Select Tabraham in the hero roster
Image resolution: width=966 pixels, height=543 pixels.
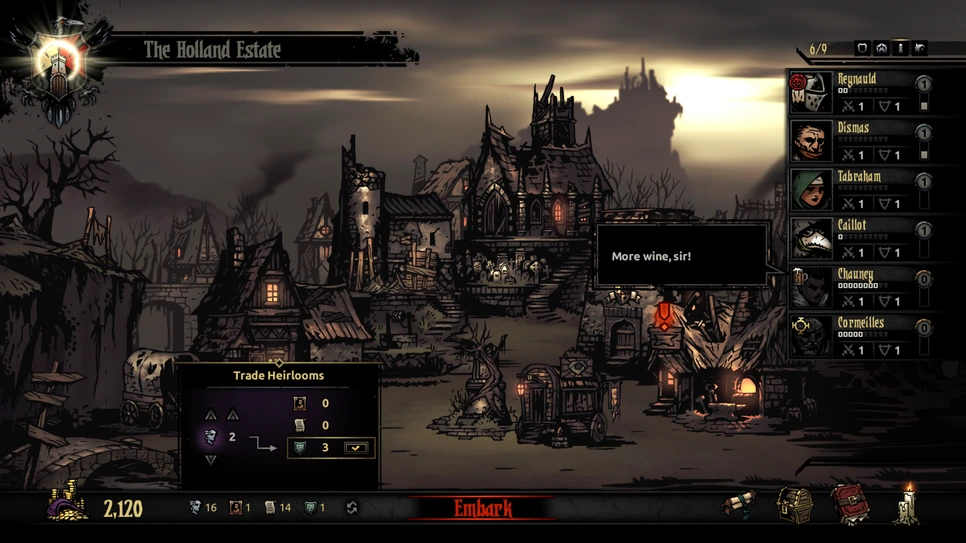point(858,190)
